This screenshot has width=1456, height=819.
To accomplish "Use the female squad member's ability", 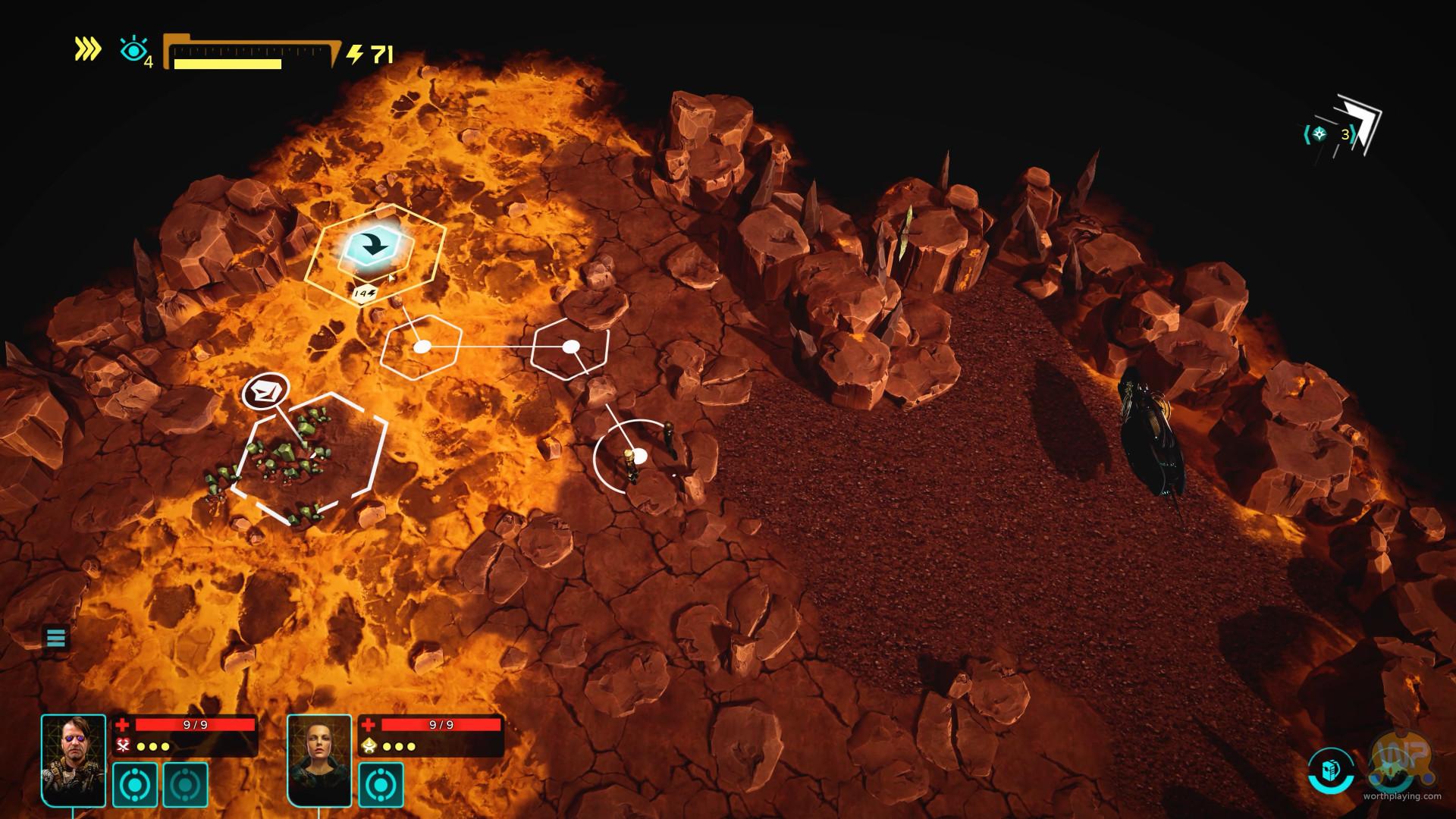I will (x=381, y=784).
